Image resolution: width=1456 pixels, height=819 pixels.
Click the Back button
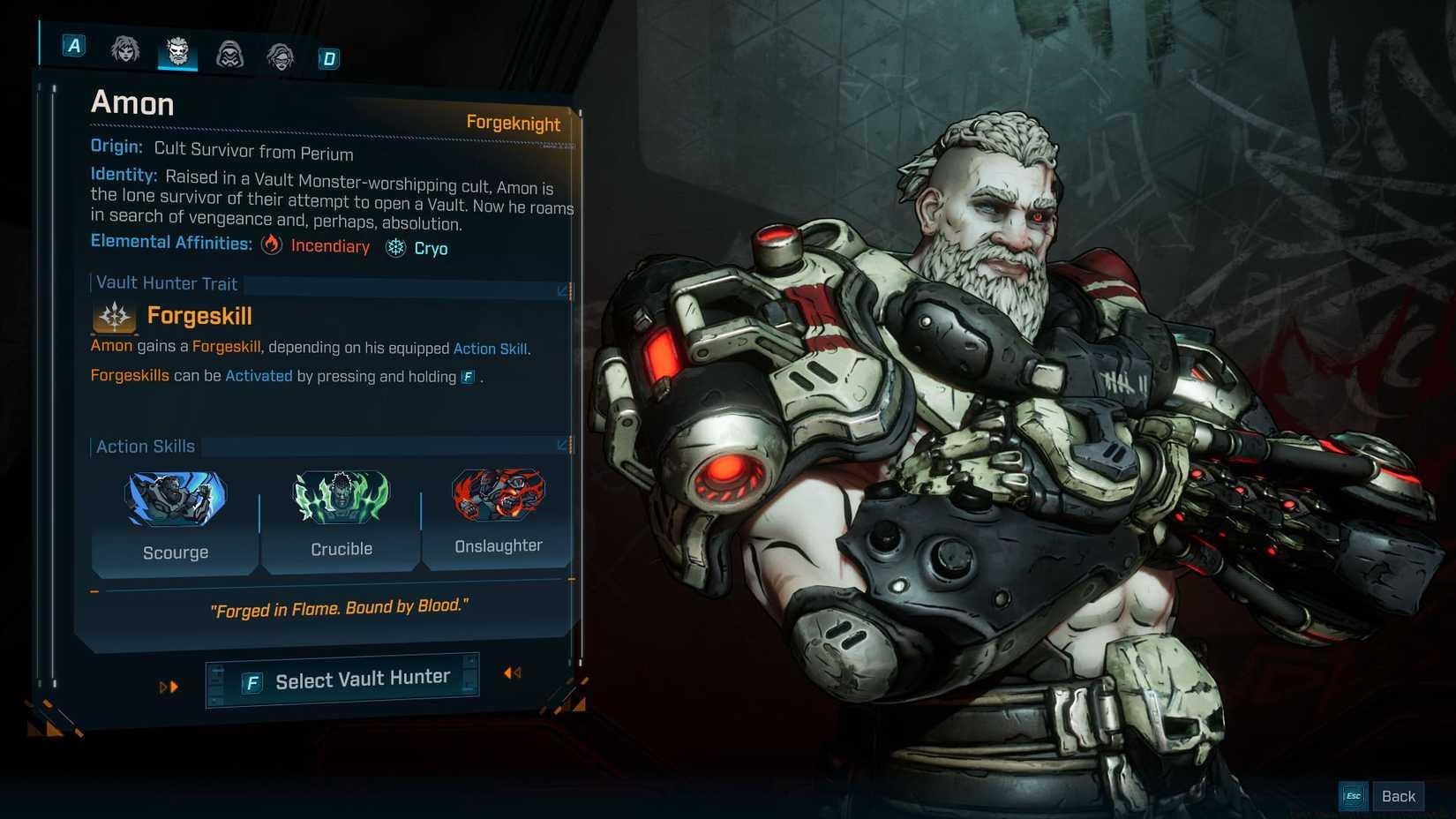[x=1399, y=795]
